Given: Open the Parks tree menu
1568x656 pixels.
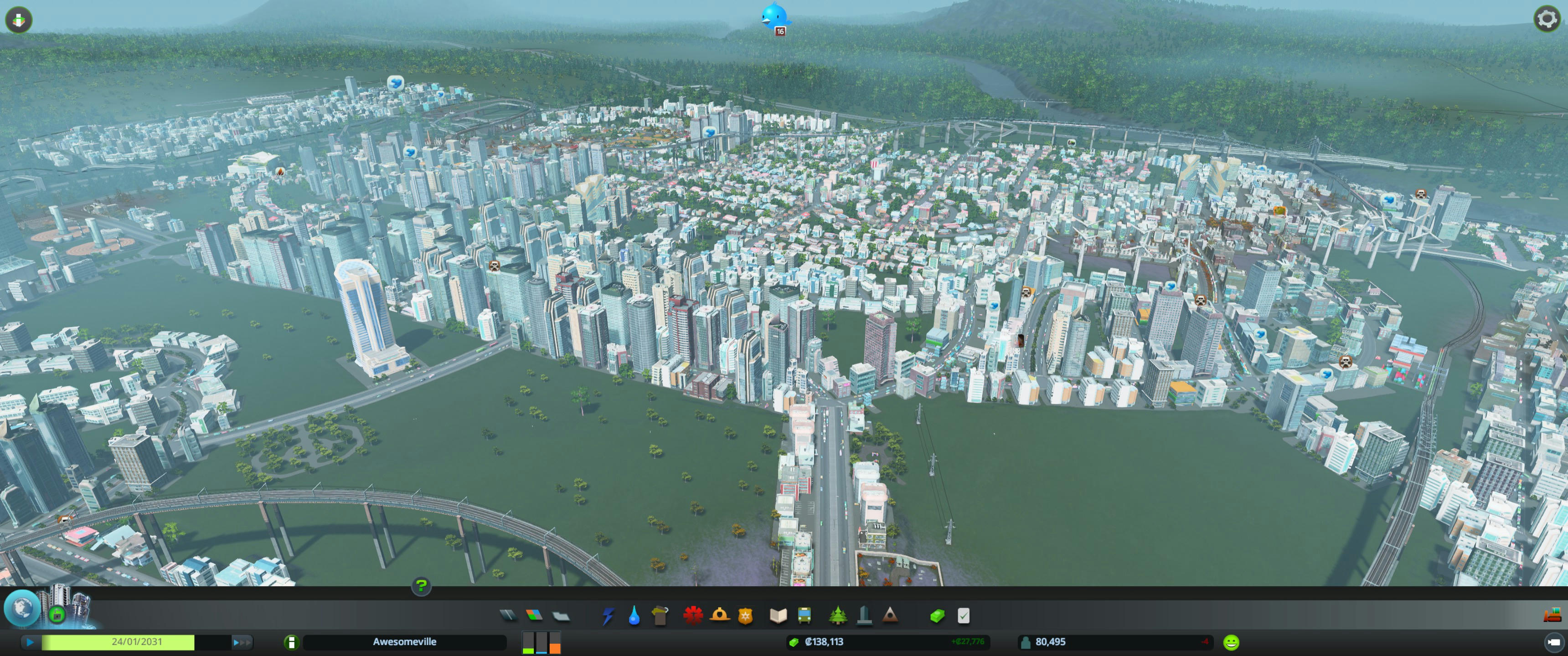Looking at the screenshot, I should (x=838, y=616).
